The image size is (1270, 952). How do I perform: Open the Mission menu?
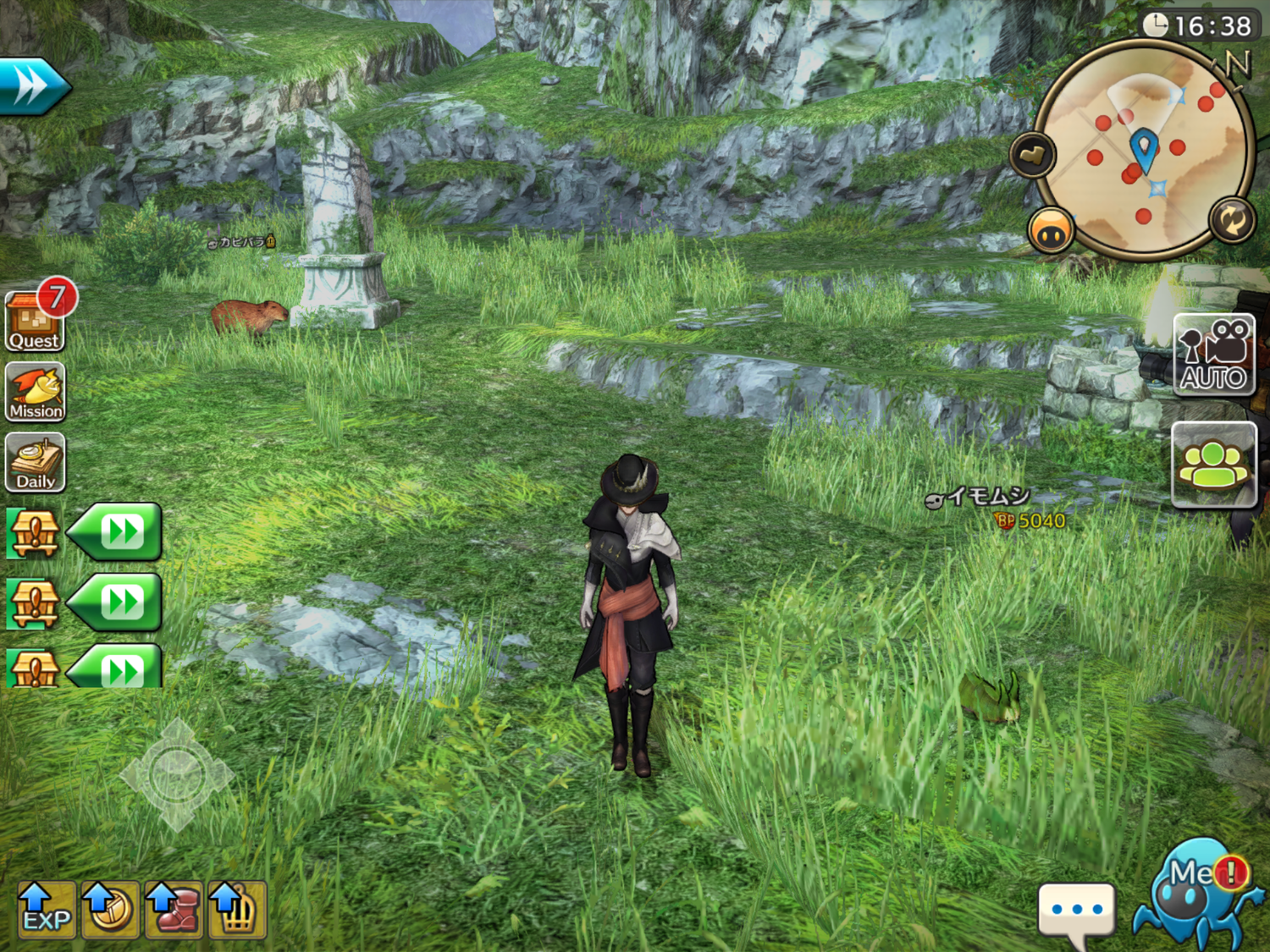tap(36, 392)
